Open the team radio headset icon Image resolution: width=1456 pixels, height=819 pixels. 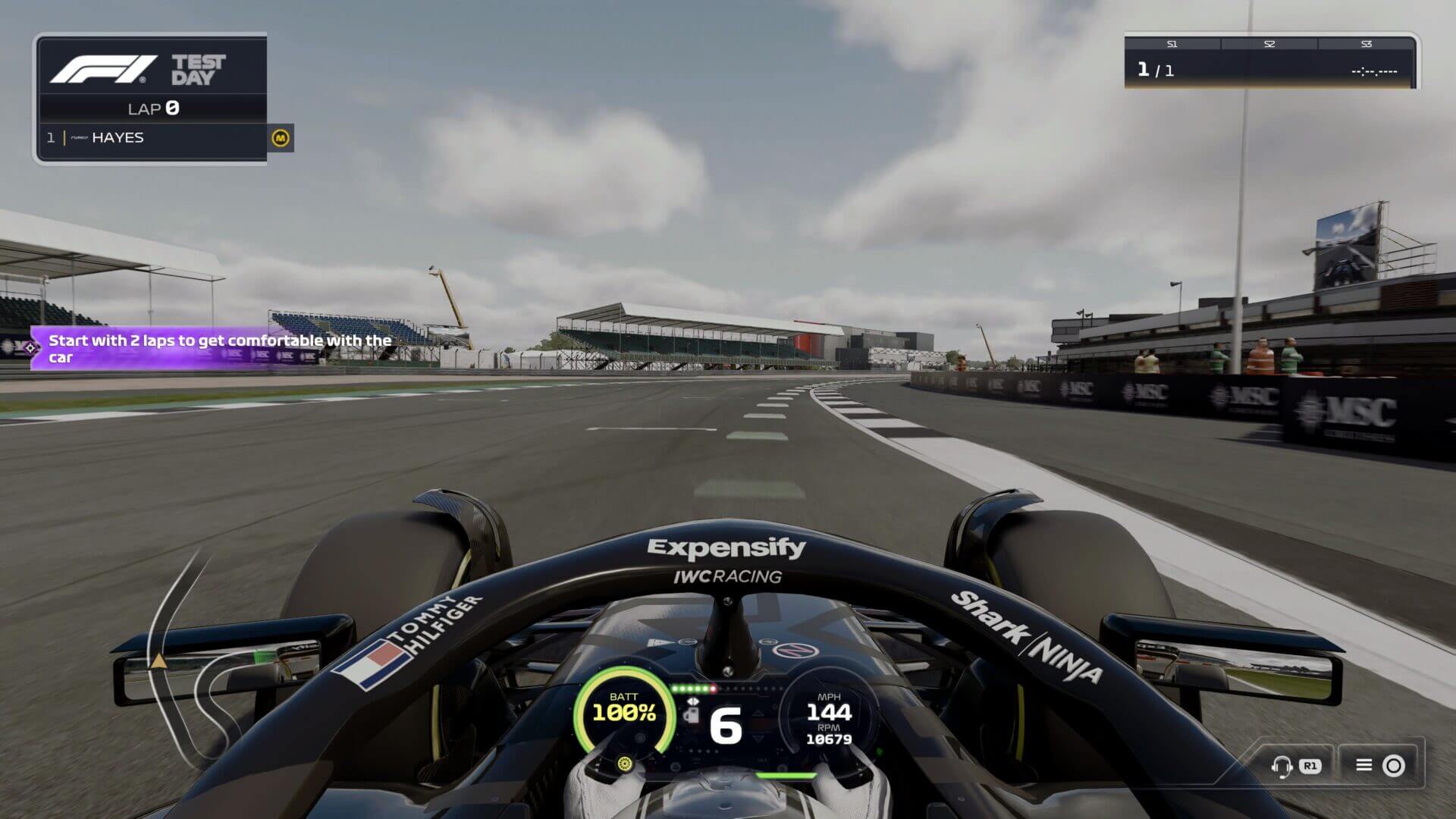click(1282, 766)
